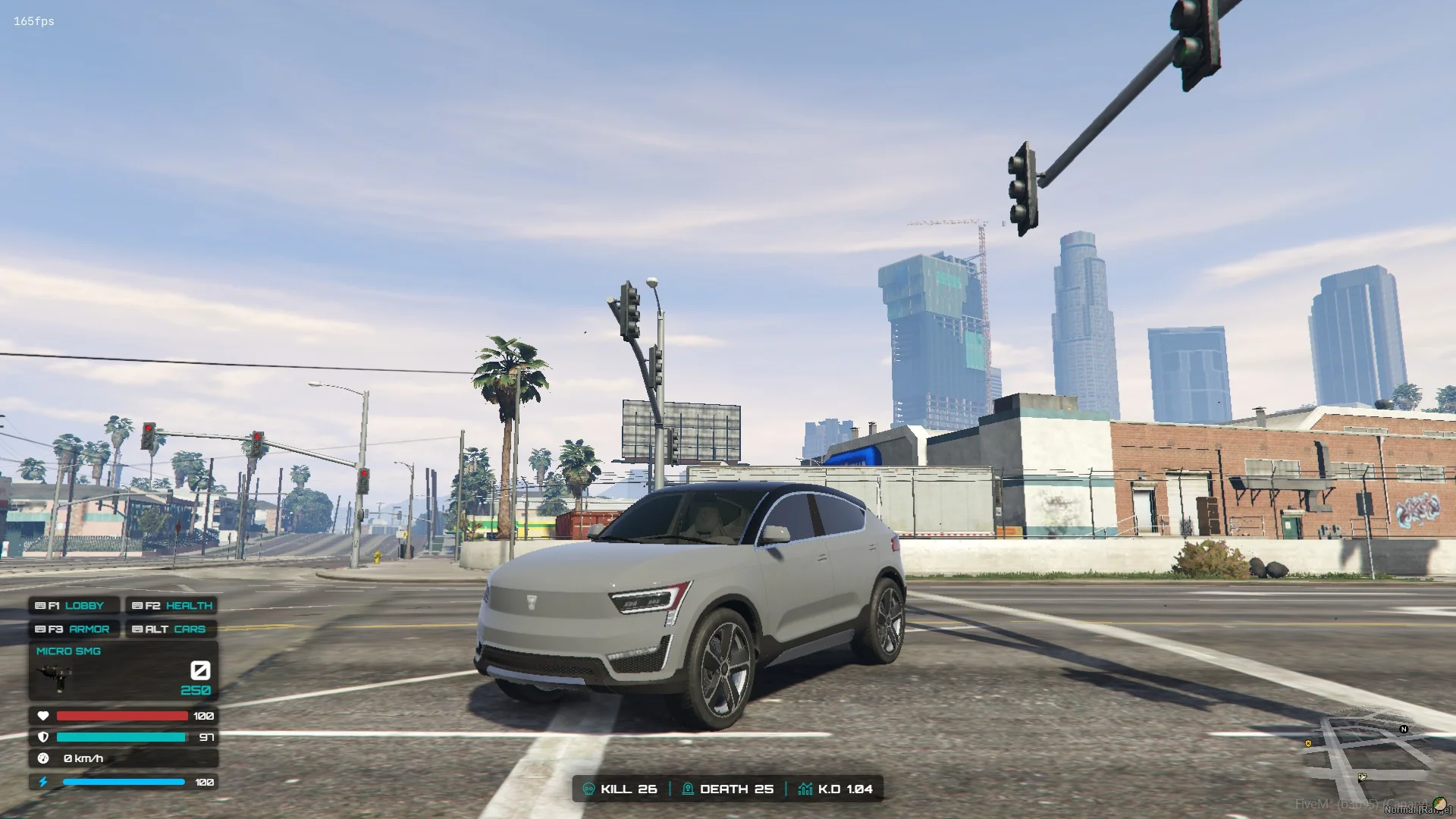
Task: Select the Micro SMG weapon panel
Action: point(124,671)
